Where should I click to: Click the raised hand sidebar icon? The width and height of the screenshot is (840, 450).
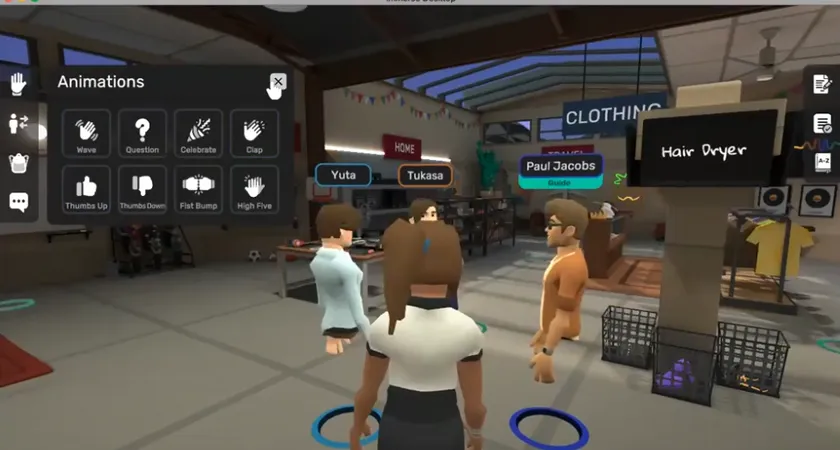tap(18, 84)
